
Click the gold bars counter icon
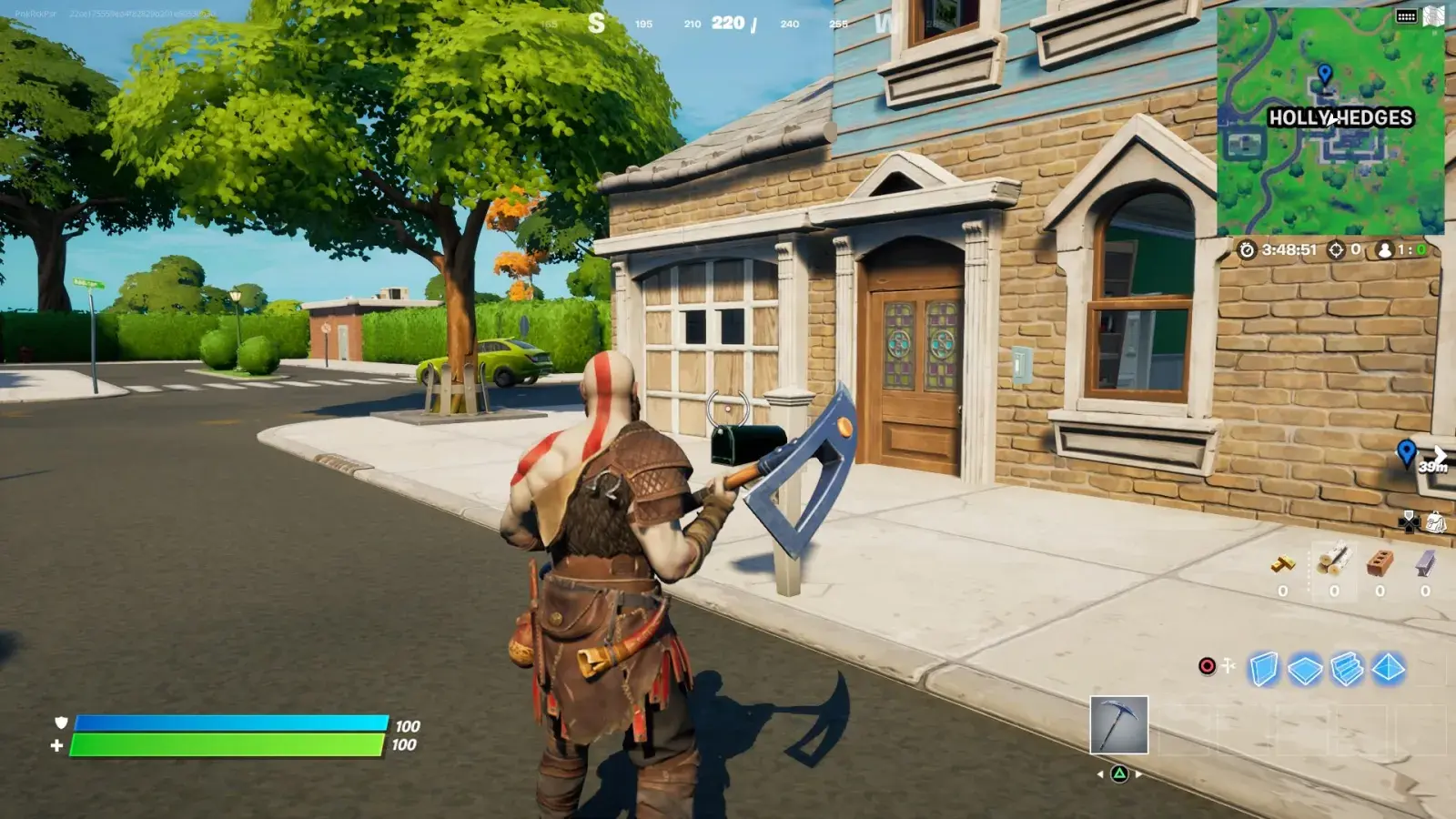pos(1282,563)
